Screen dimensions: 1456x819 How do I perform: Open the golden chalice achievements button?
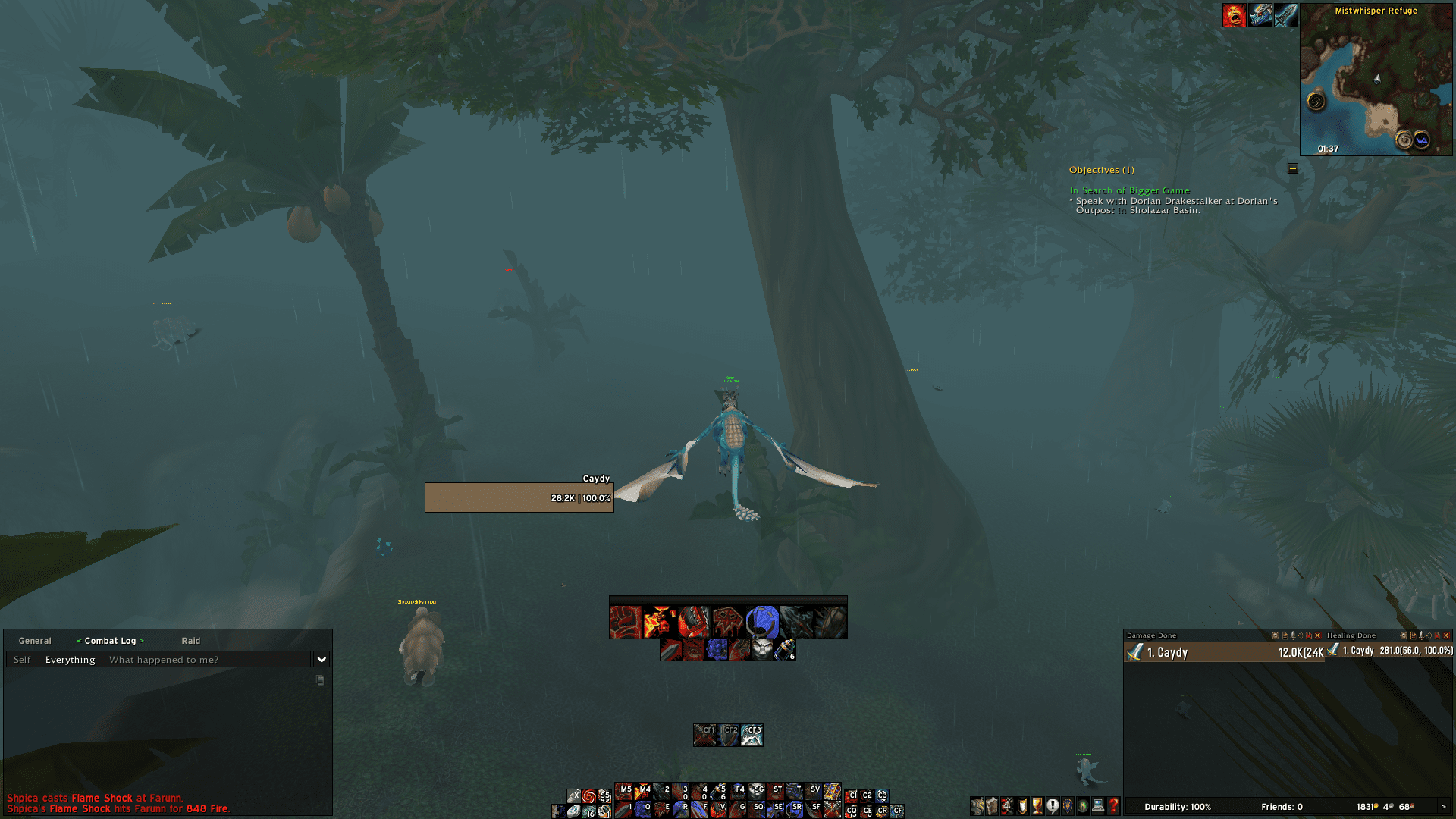[1037, 806]
